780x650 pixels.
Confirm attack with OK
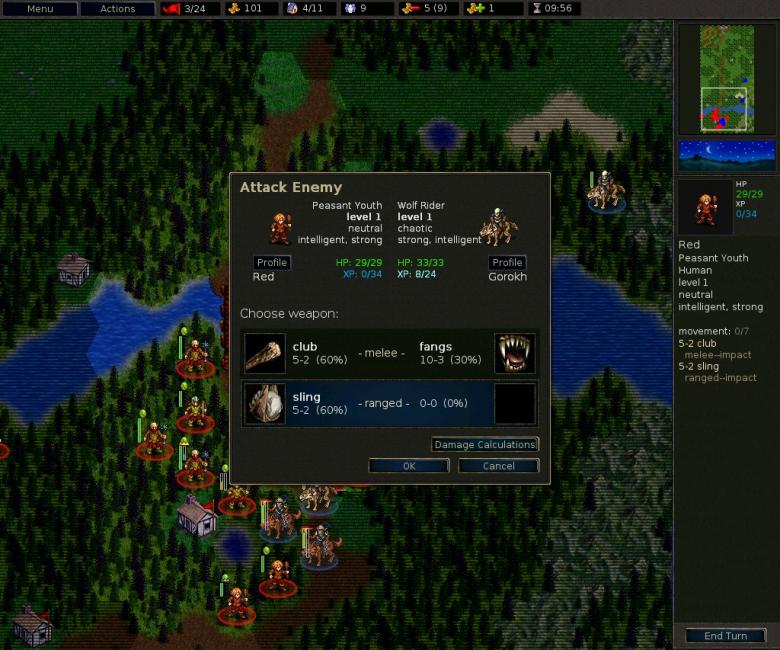[408, 466]
